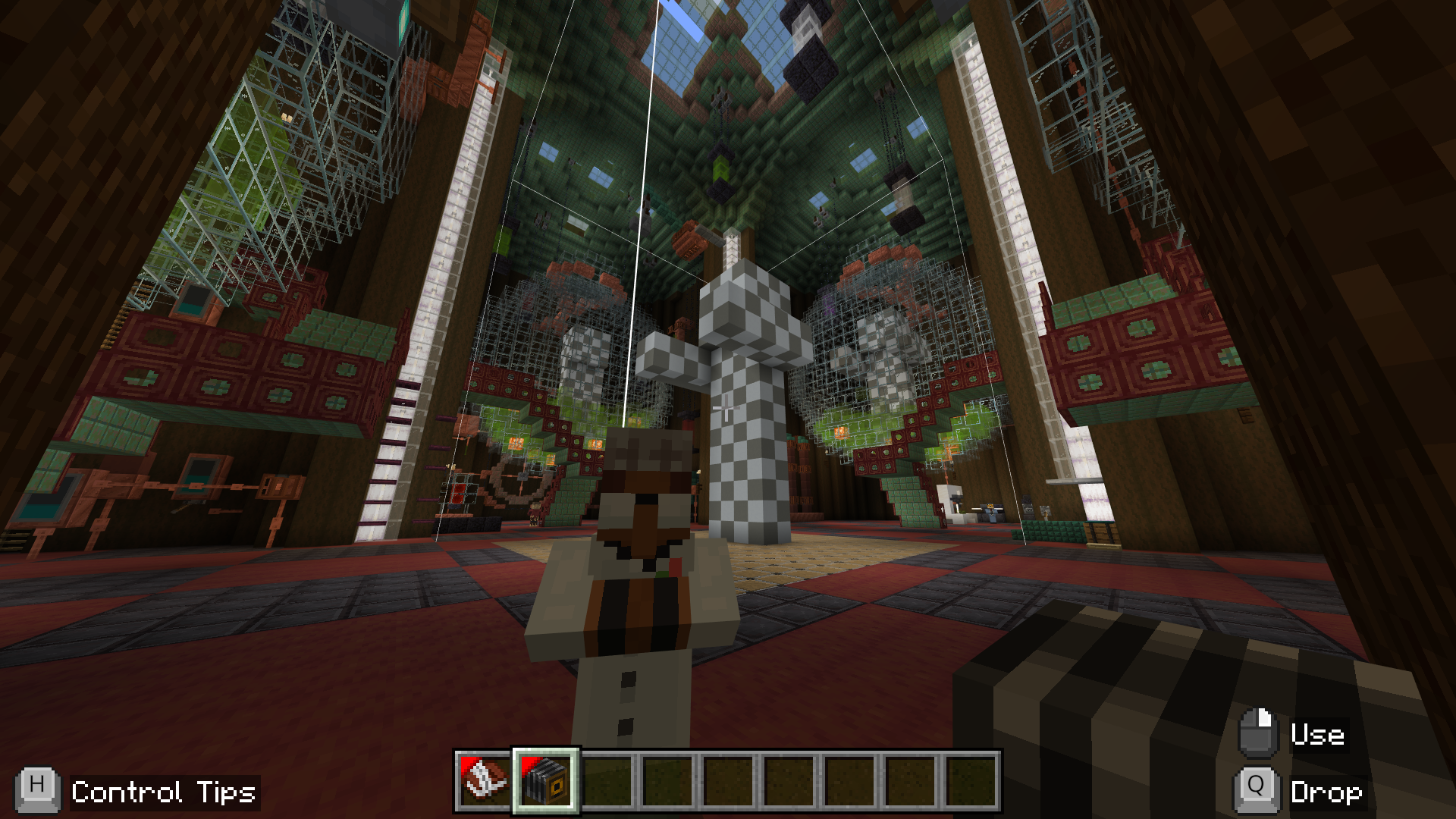
Task: Select the brown book hotbar slot
Action: tap(485, 781)
